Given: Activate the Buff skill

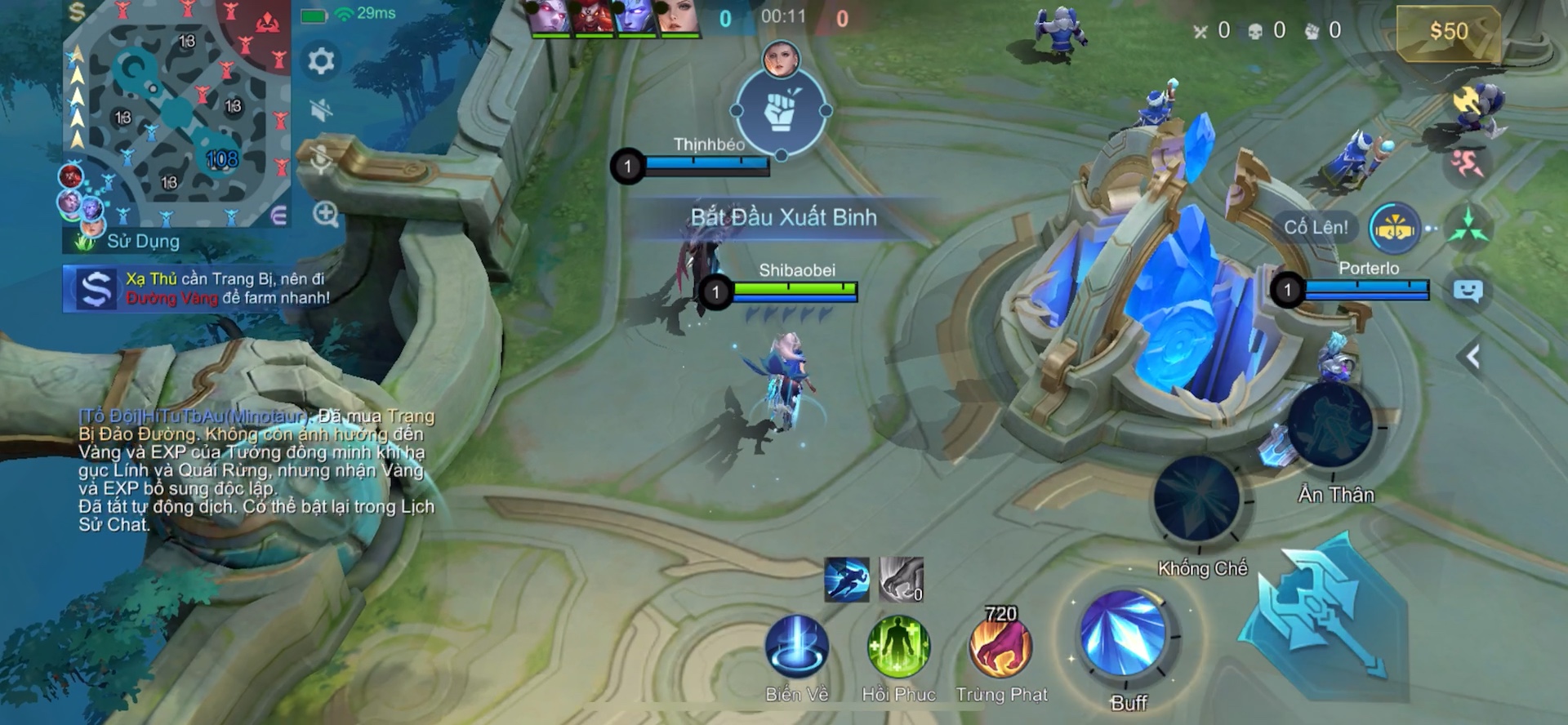Looking at the screenshot, I should 1124,634.
